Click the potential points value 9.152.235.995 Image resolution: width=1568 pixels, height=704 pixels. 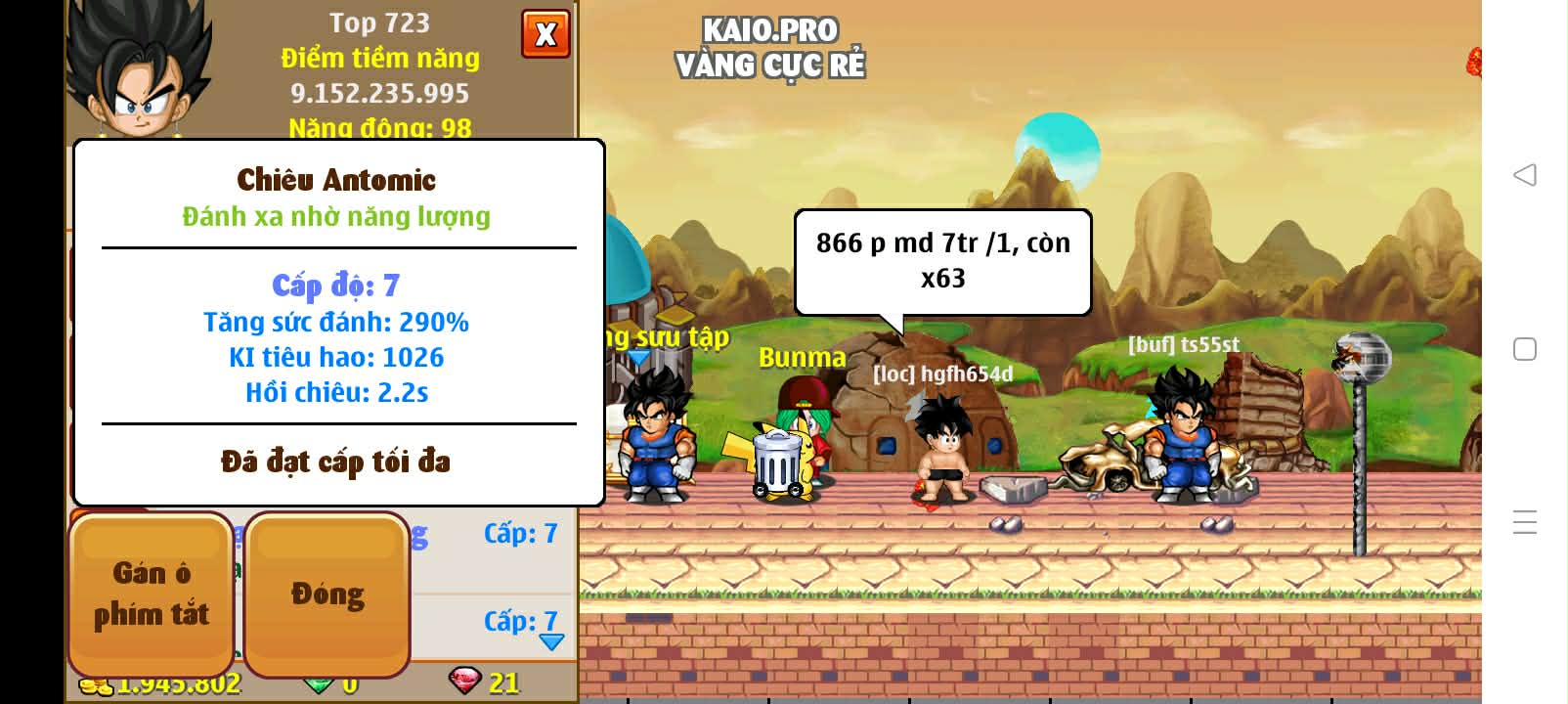(381, 94)
